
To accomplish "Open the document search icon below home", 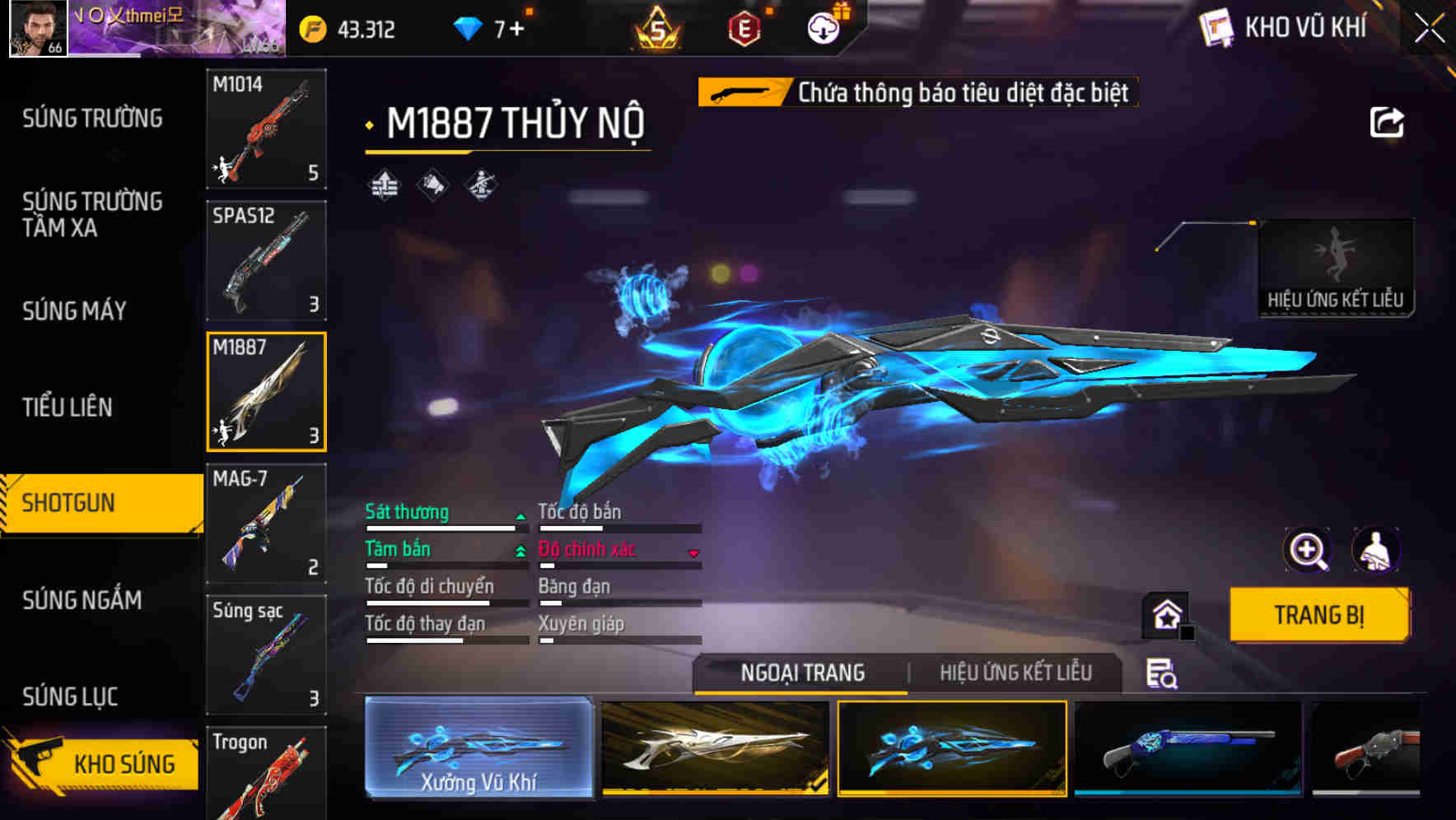I will 1163,674.
